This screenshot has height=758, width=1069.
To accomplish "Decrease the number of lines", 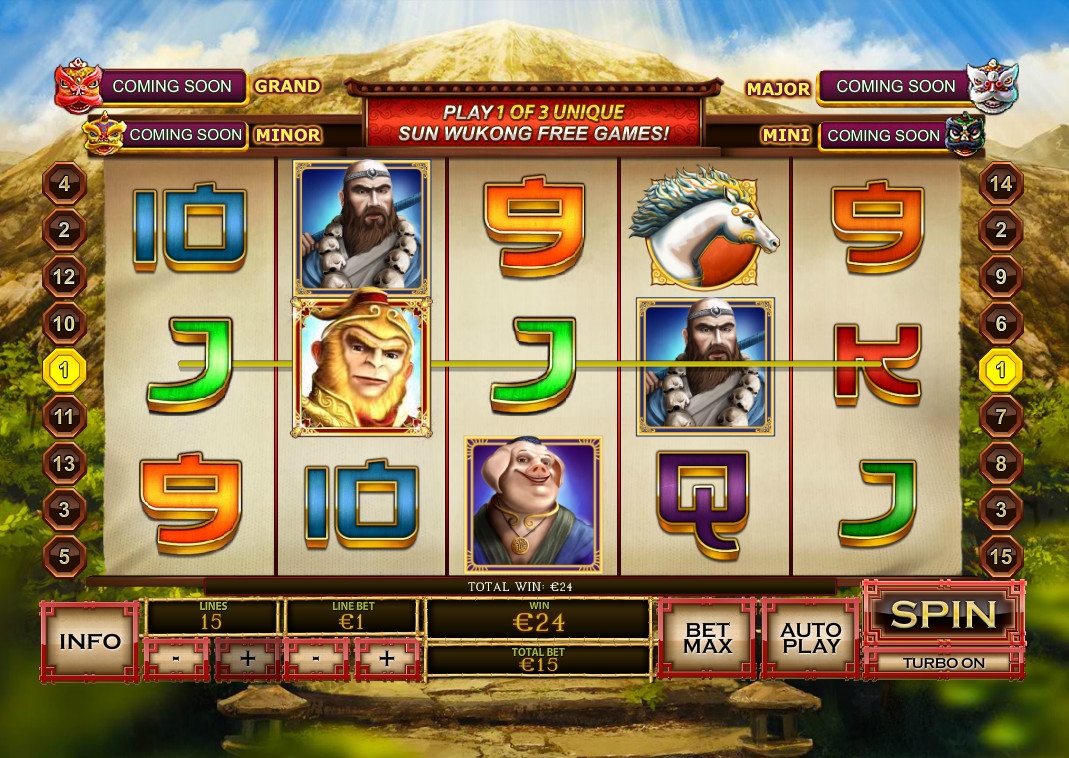I will tap(177, 659).
